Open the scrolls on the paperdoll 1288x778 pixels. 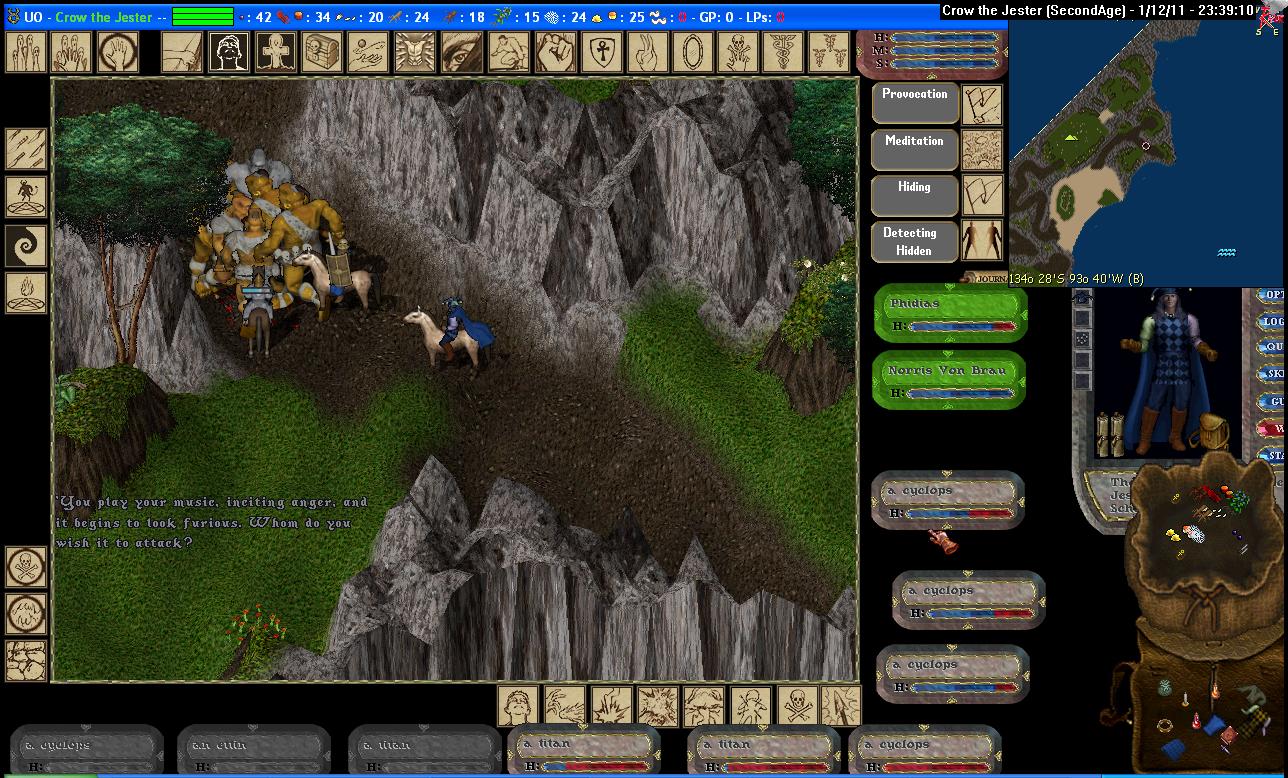pyautogui.click(x=1110, y=432)
